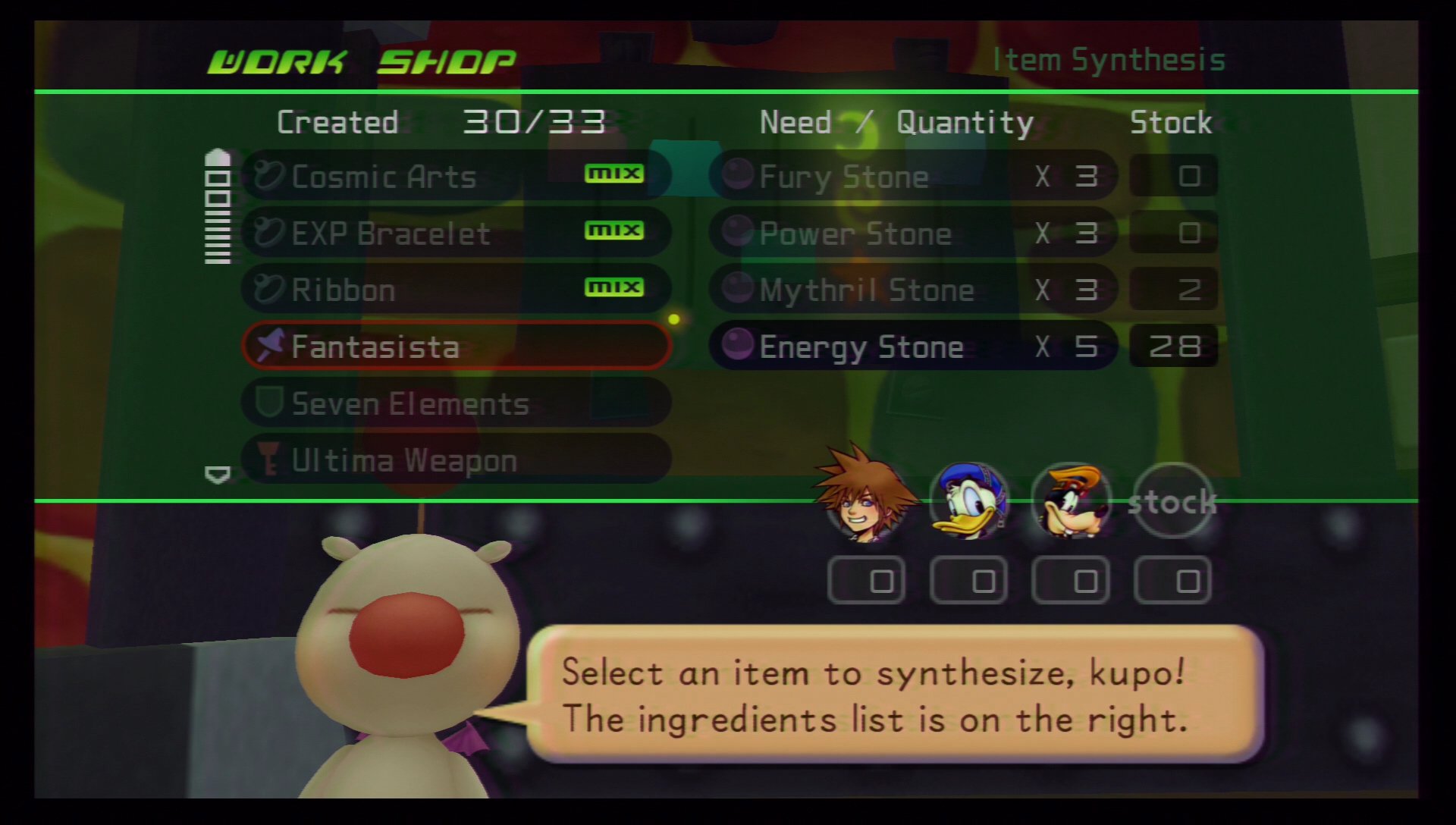The height and width of the screenshot is (825, 1456).
Task: Click the down arrow below the recipe list
Action: [218, 475]
